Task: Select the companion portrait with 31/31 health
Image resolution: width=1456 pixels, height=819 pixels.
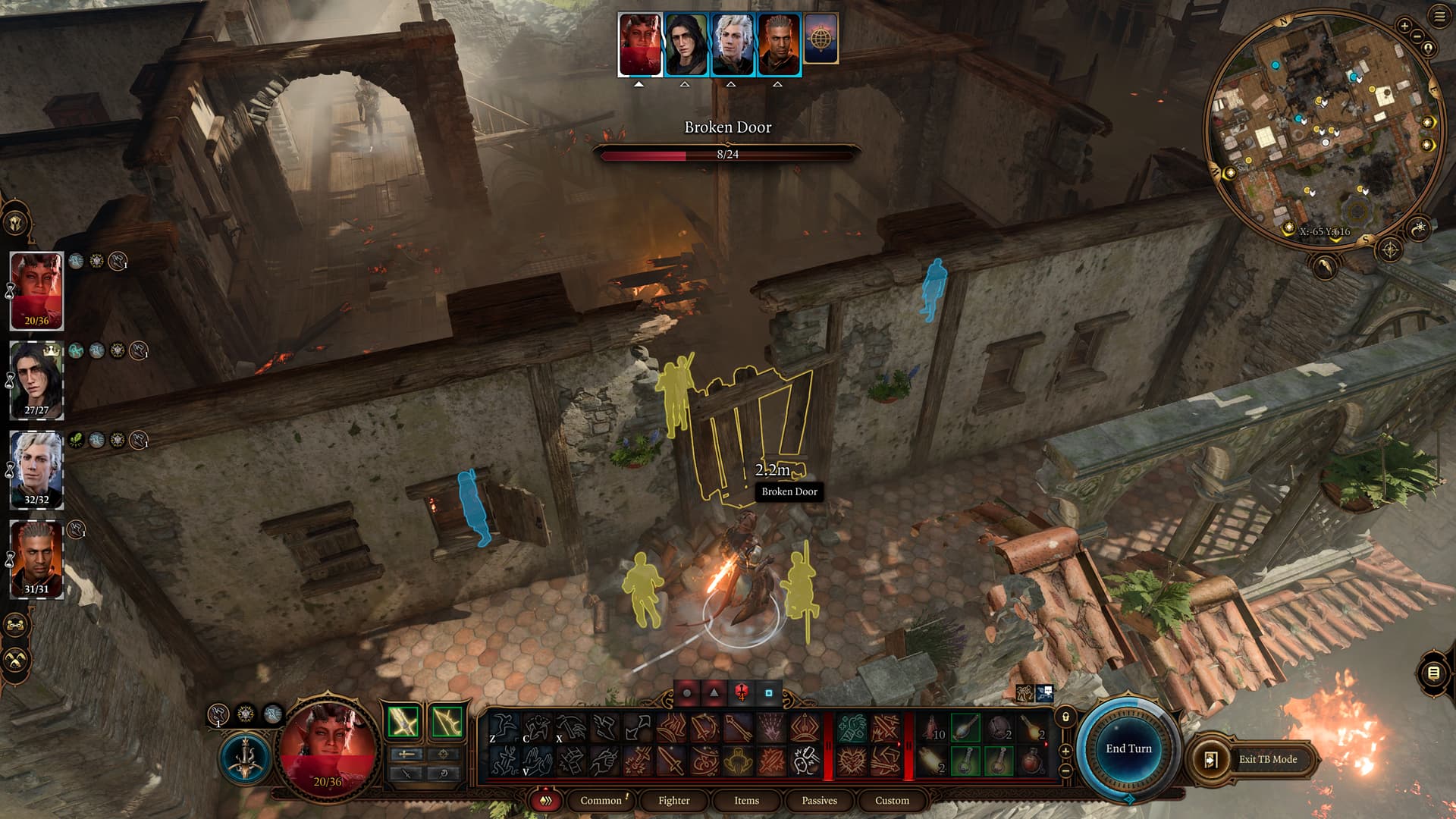Action: (36, 560)
